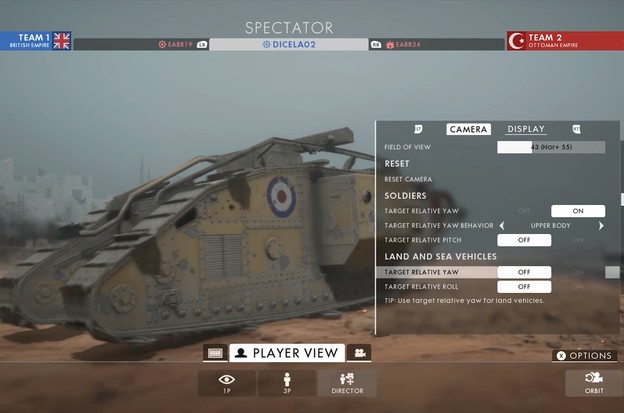Select the Player View mode
The image size is (624, 413).
pyautogui.click(x=287, y=352)
